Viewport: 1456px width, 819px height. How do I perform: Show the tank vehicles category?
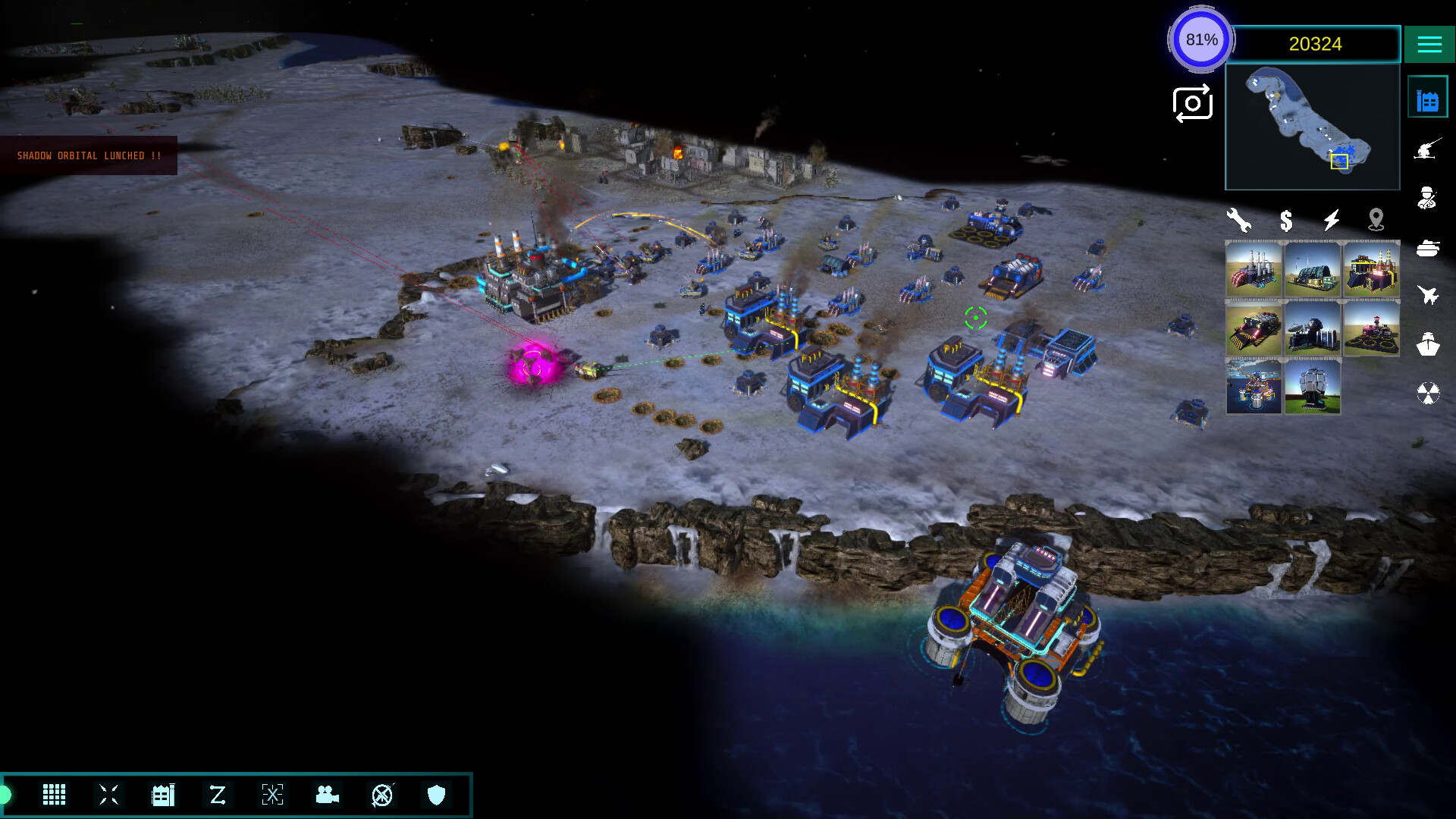pyautogui.click(x=1427, y=247)
